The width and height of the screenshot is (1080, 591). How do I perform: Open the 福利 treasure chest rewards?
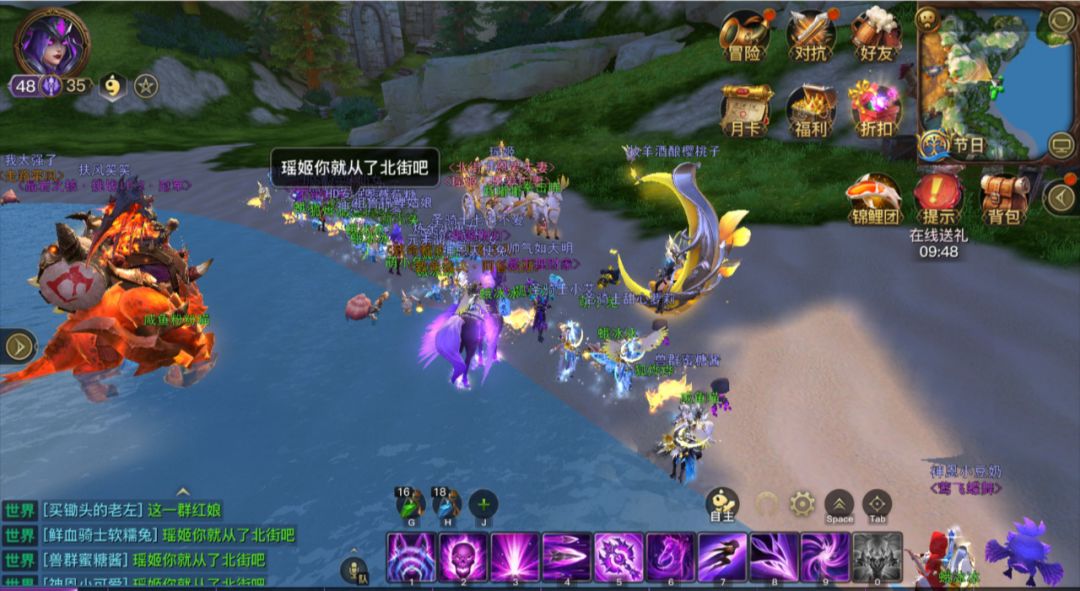point(810,107)
